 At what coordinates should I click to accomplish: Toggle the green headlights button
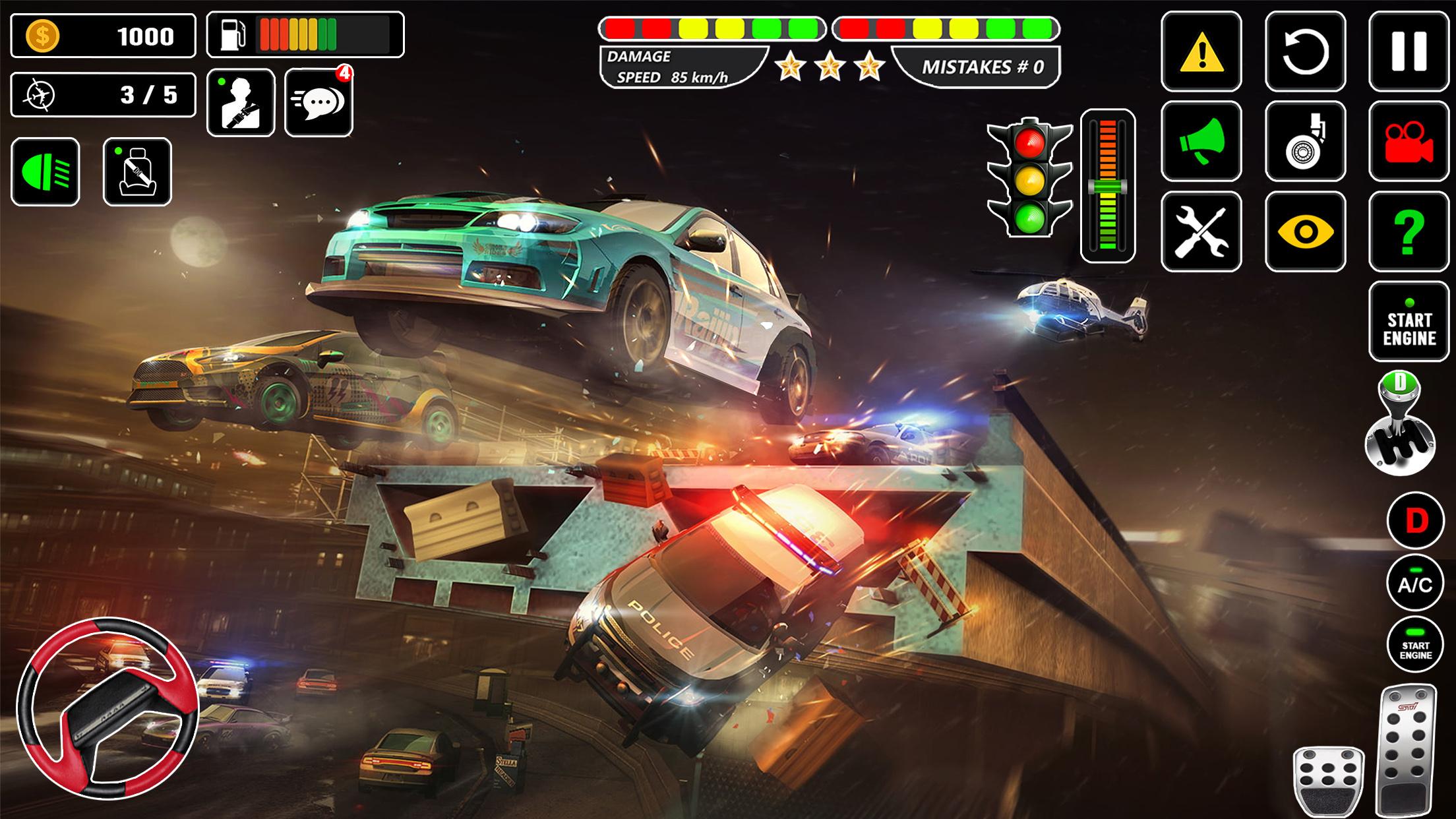point(45,172)
